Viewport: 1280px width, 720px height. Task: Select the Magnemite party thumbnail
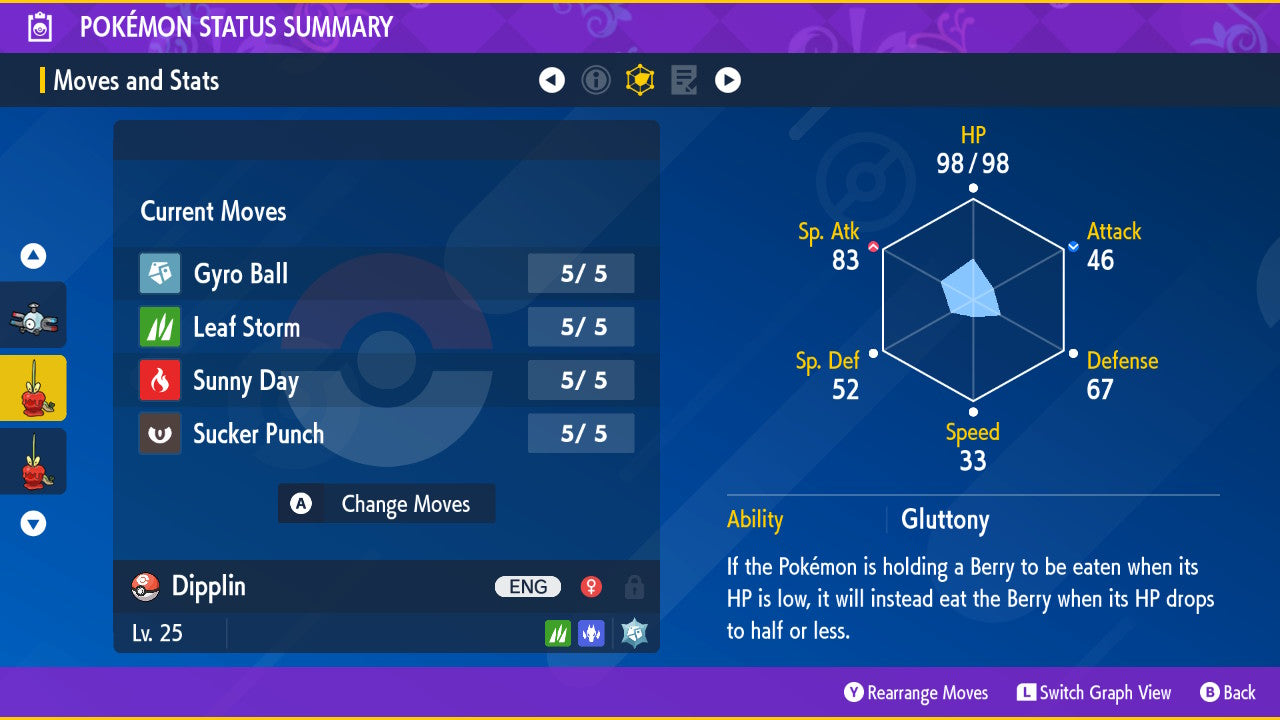pos(33,316)
